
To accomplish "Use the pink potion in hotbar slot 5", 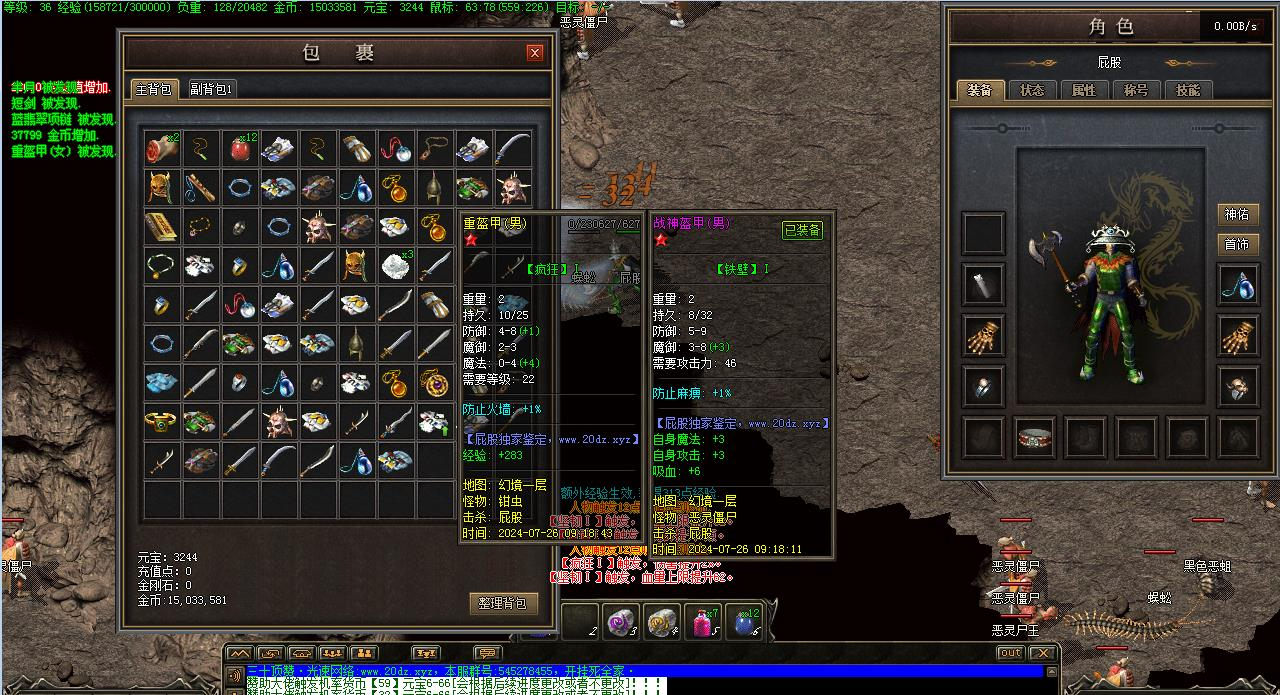I will tap(702, 622).
